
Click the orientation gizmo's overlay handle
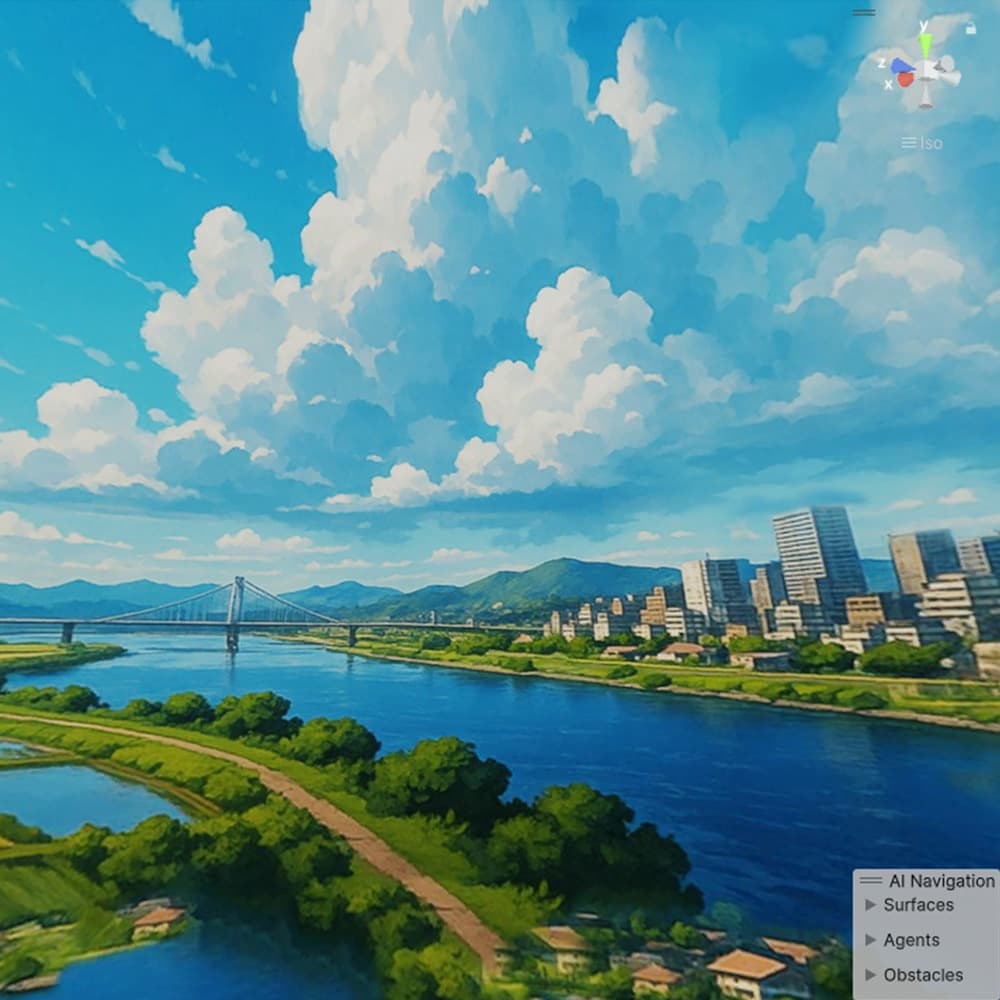(864, 13)
